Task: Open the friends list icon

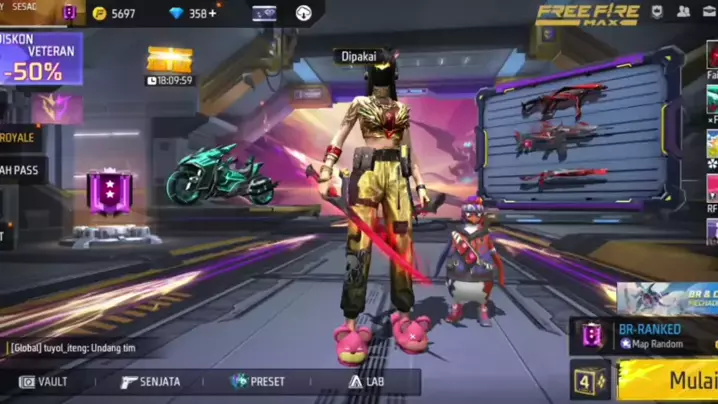Action: tap(684, 12)
